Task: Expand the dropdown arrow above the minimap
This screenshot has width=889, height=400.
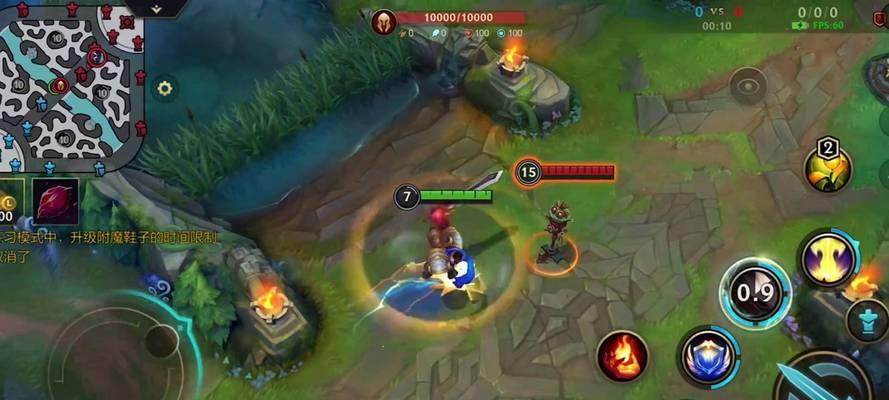Action: pyautogui.click(x=156, y=7)
